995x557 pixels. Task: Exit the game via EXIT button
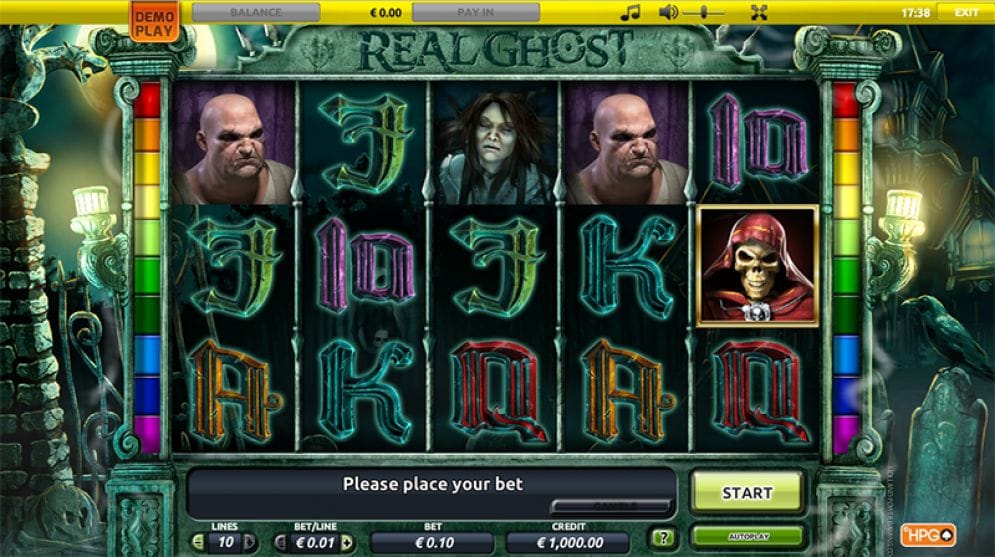coord(966,13)
